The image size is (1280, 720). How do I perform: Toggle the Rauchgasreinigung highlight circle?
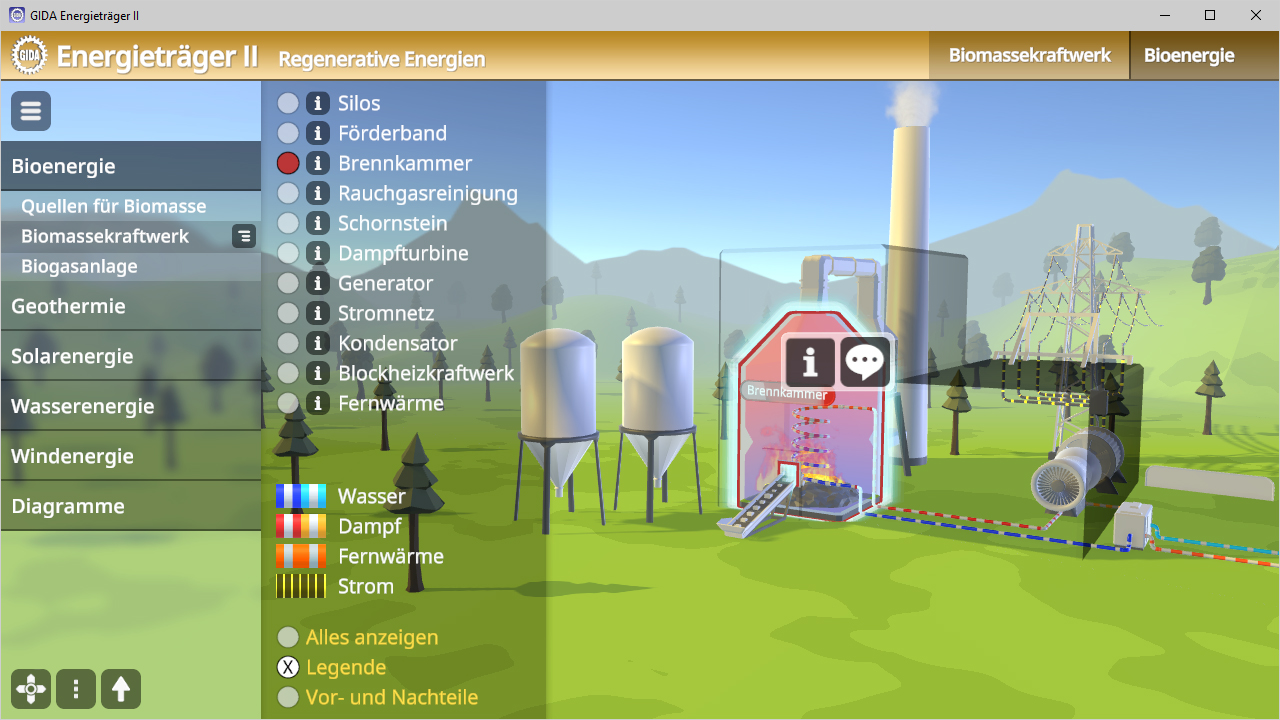click(x=288, y=193)
